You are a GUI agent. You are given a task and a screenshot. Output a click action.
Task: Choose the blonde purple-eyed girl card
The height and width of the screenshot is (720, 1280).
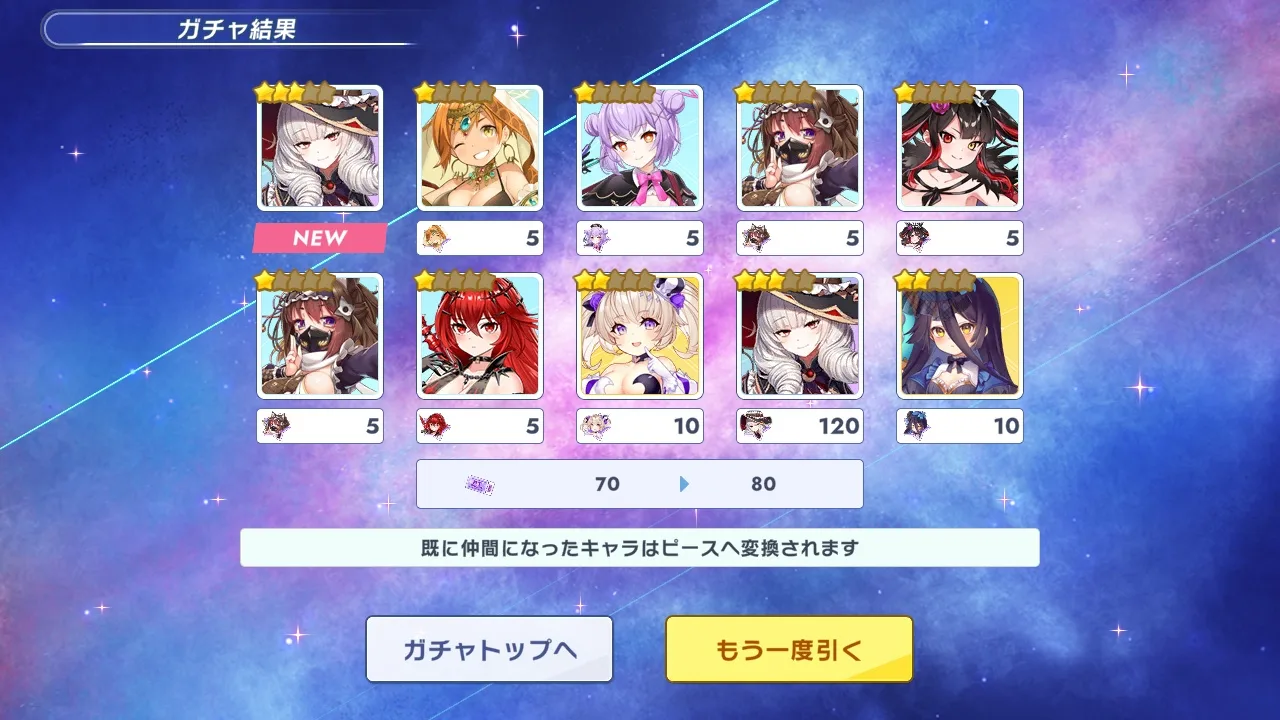click(640, 336)
